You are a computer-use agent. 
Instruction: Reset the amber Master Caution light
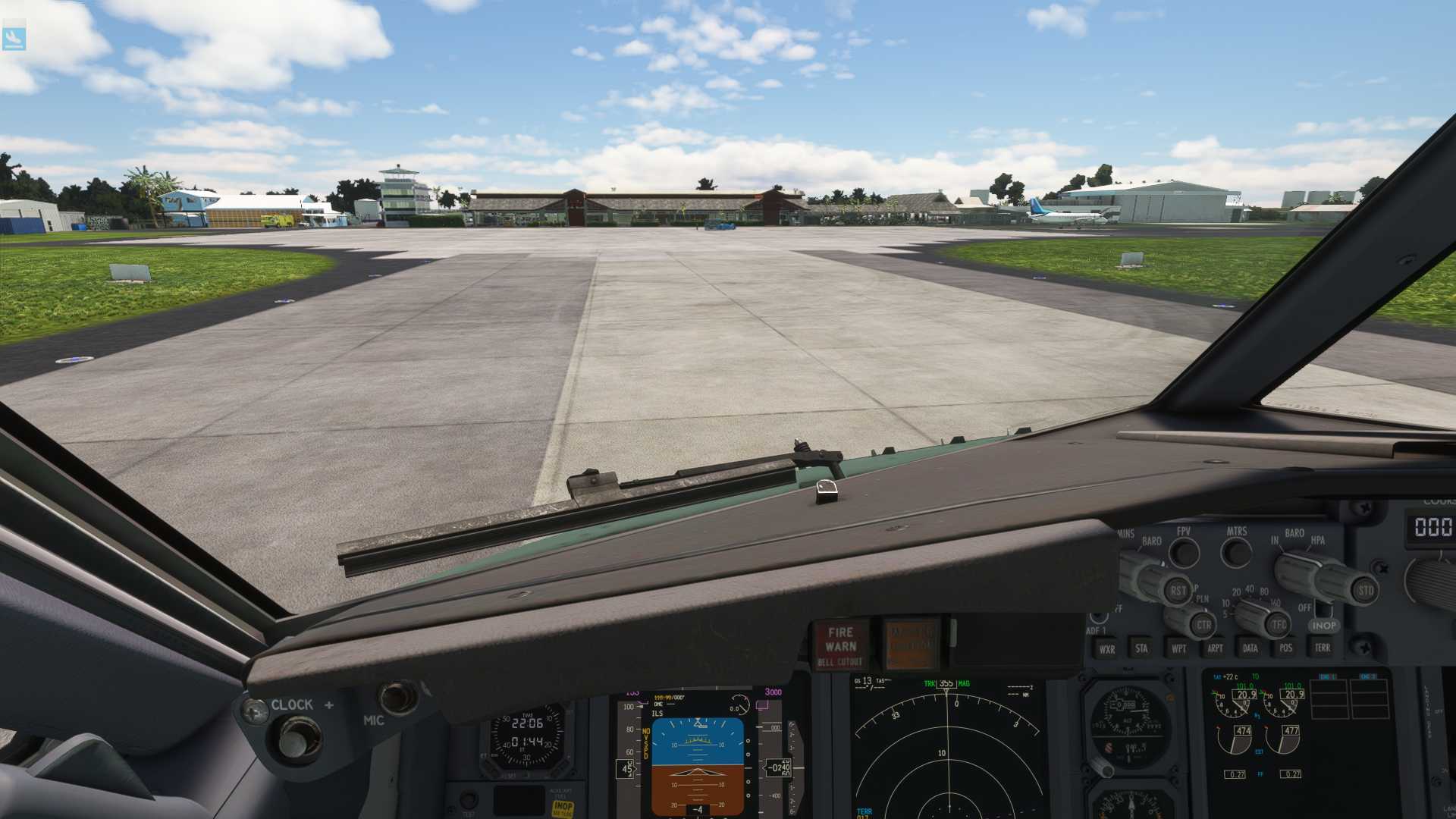[x=912, y=645]
